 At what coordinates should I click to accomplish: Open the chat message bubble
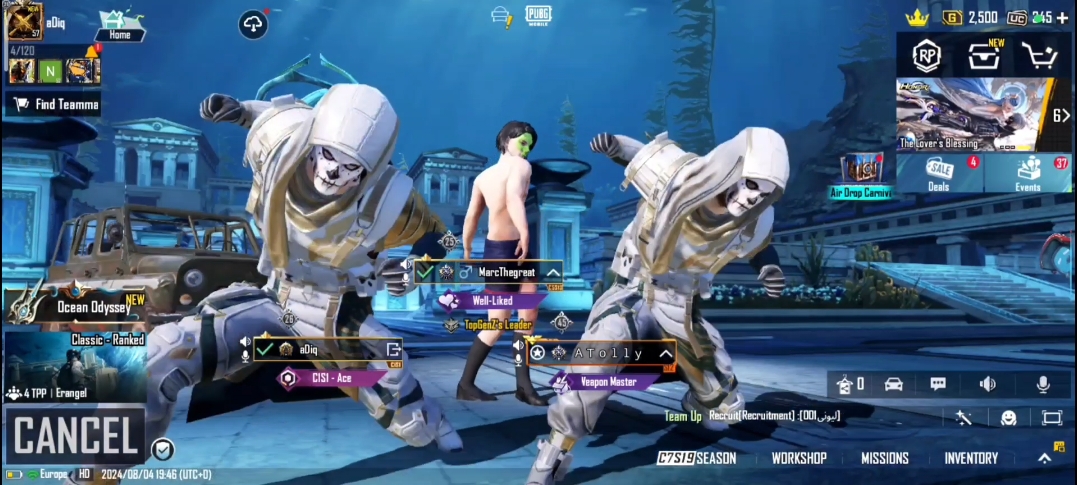pyautogui.click(x=938, y=384)
